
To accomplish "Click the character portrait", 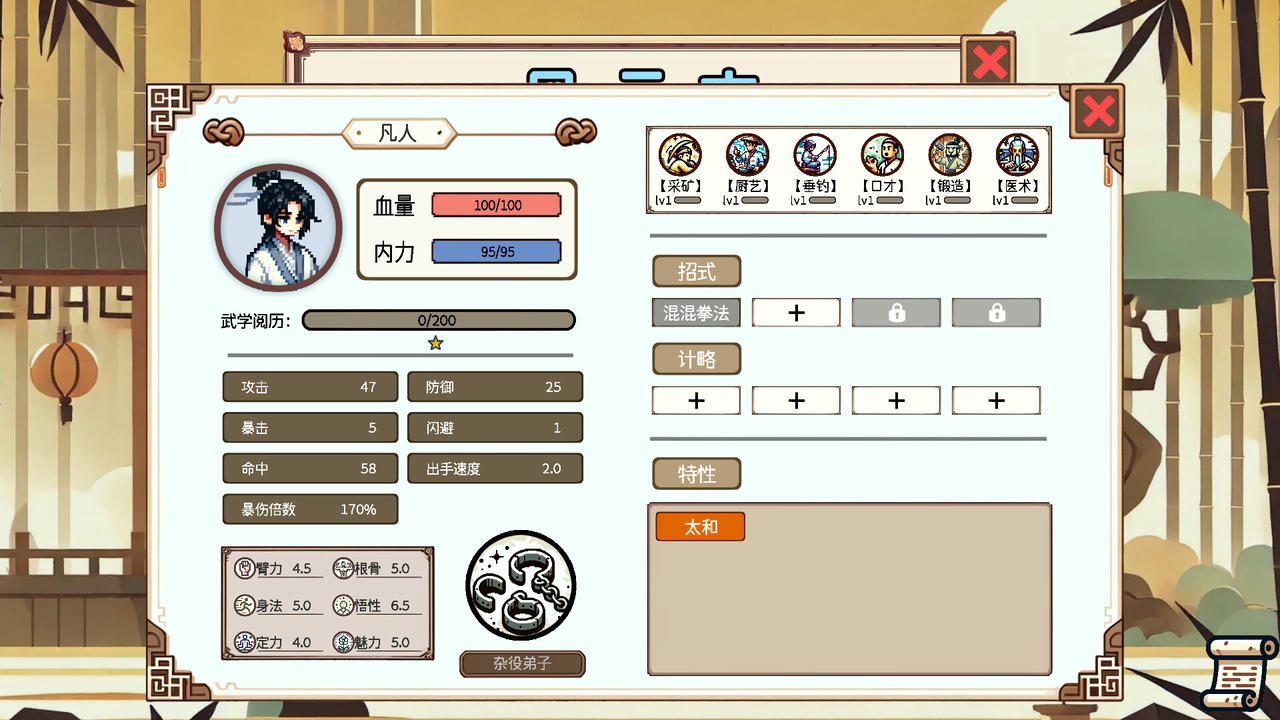I will tap(278, 228).
